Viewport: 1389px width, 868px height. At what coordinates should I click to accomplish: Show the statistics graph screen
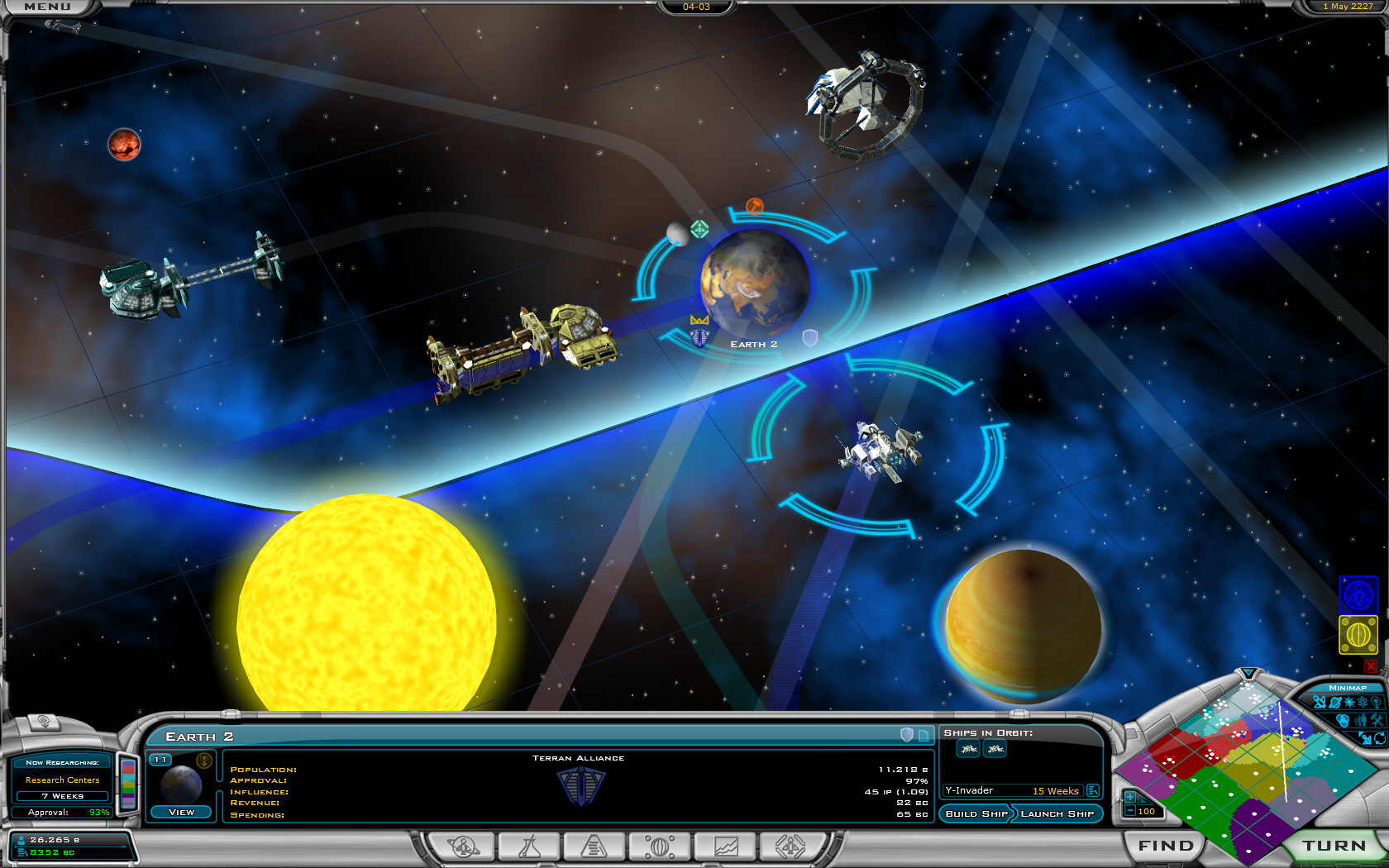pyautogui.click(x=726, y=847)
